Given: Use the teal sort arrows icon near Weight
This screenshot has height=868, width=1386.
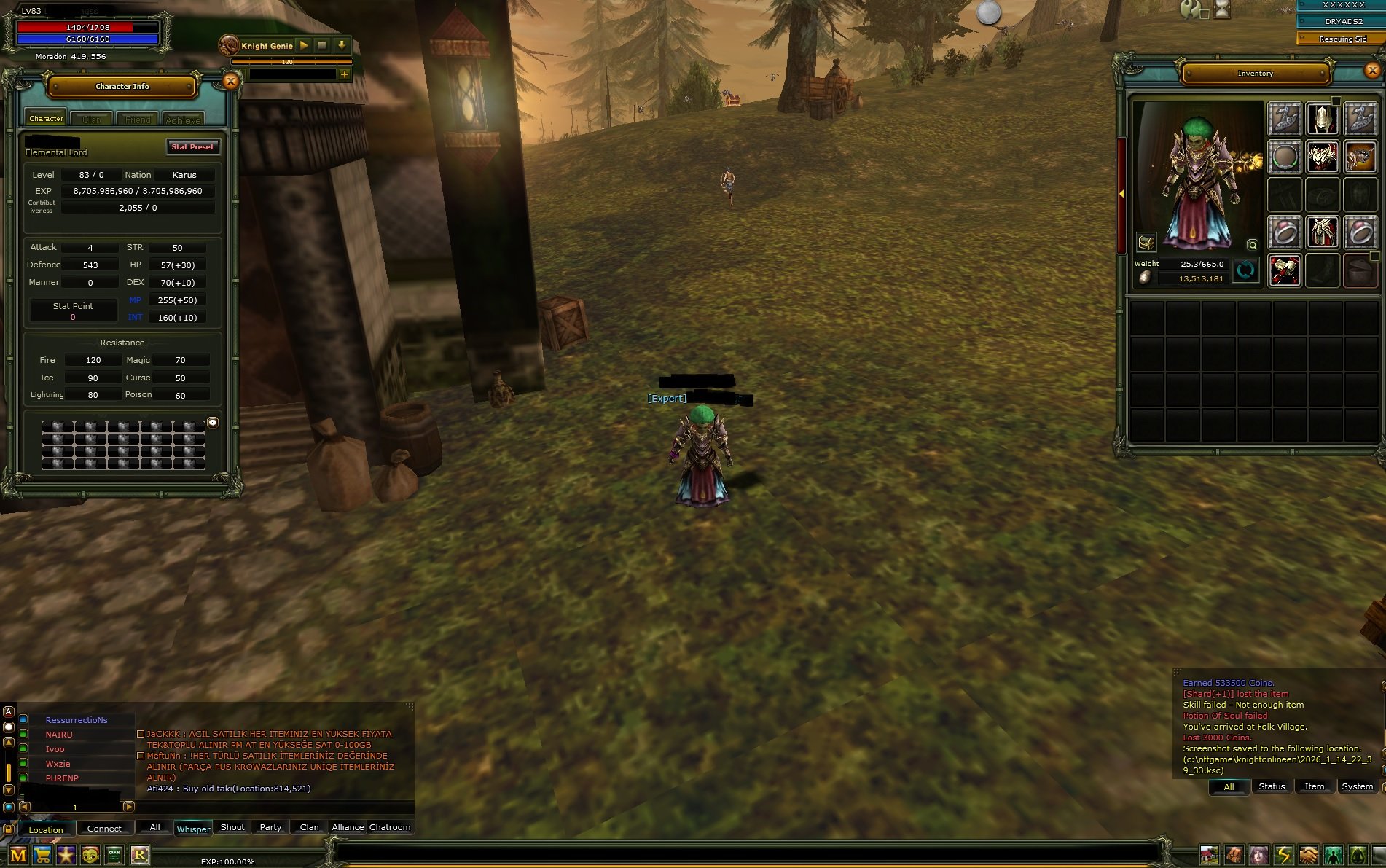Looking at the screenshot, I should pos(1245,271).
